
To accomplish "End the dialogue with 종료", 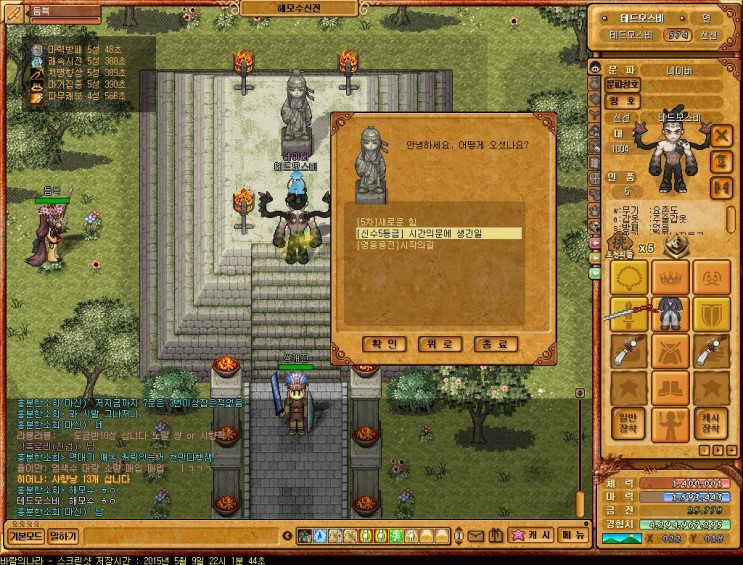I will click(496, 344).
